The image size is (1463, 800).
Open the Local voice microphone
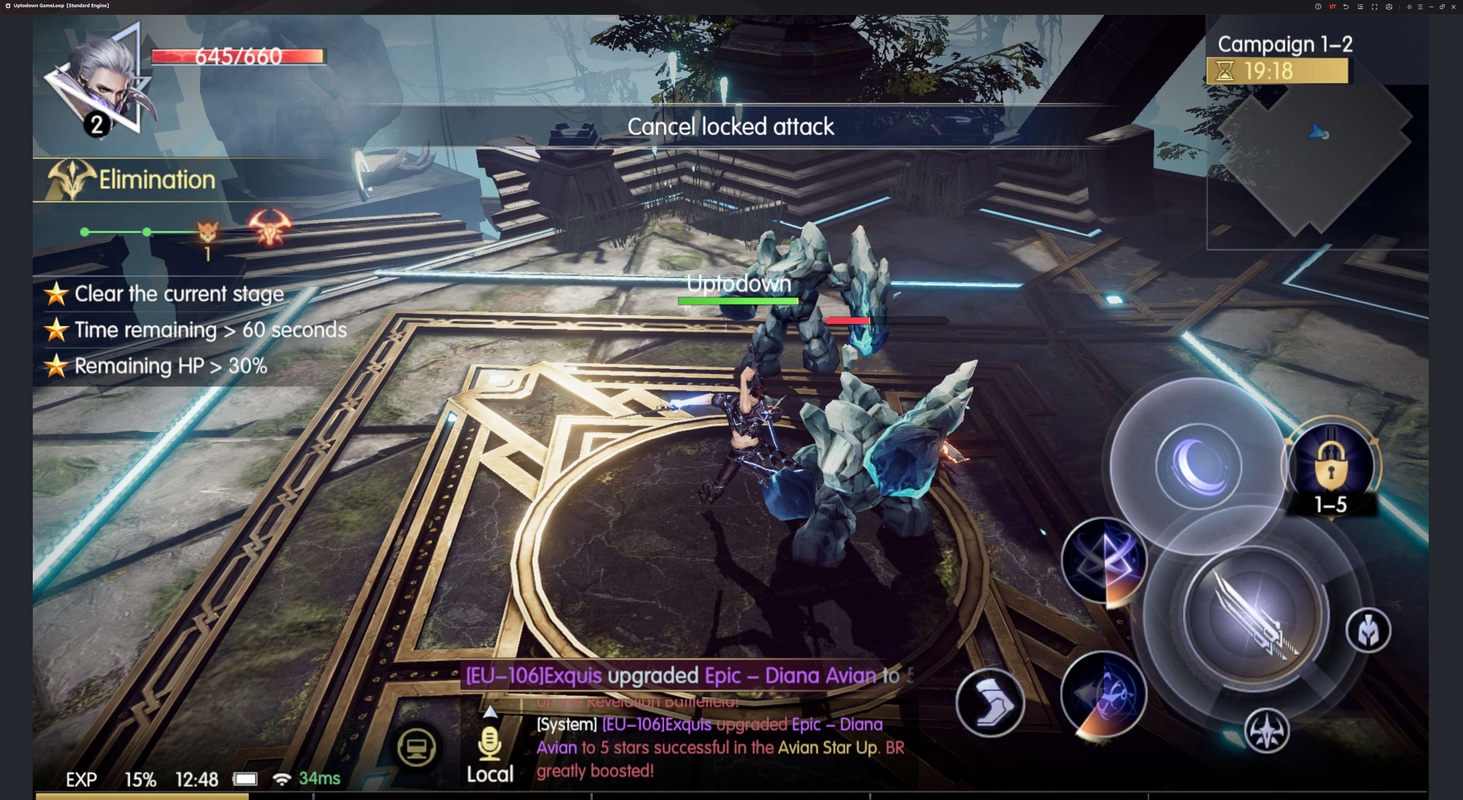pyautogui.click(x=489, y=746)
